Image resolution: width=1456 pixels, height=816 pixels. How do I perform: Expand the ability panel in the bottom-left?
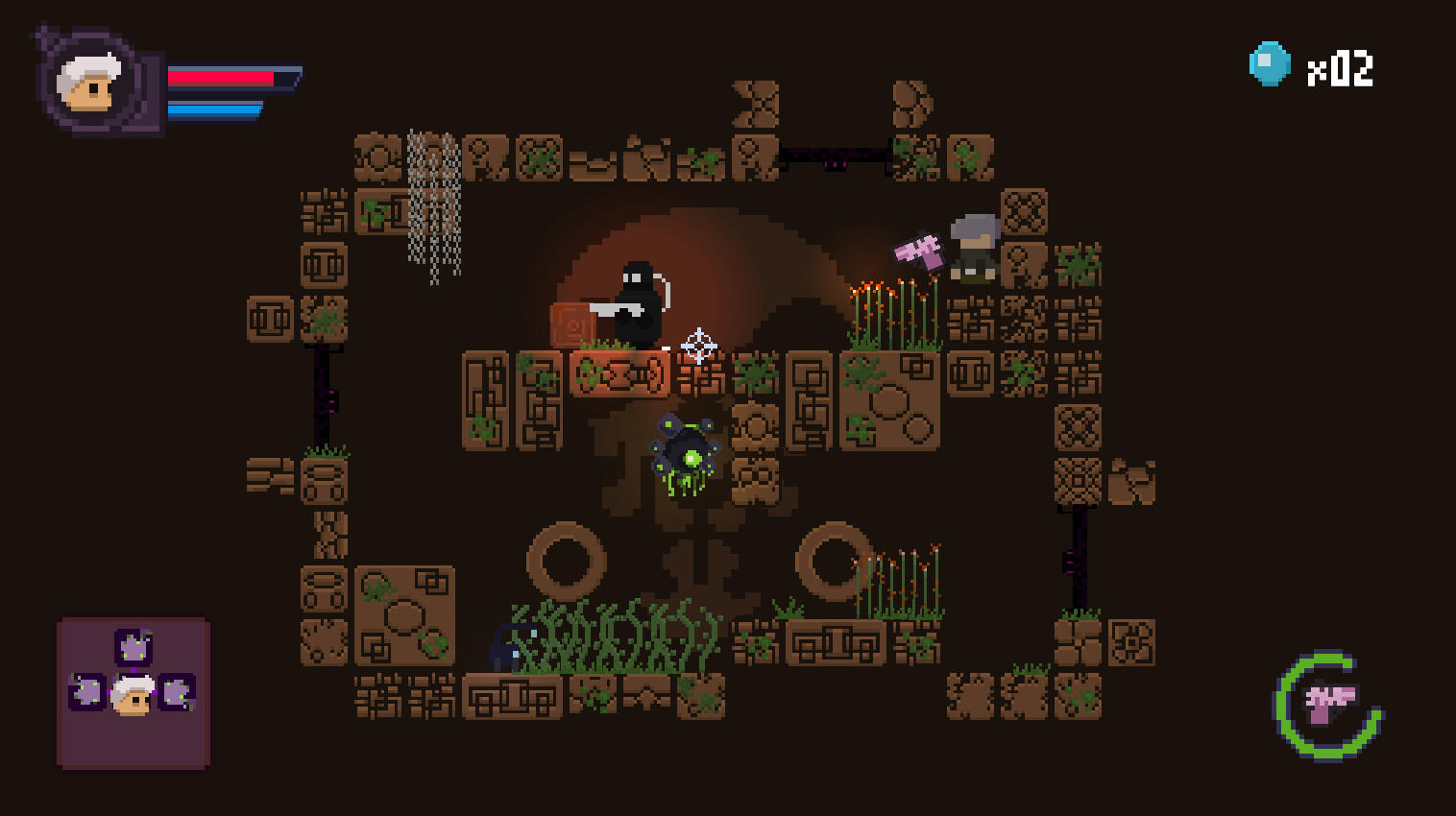point(133,689)
